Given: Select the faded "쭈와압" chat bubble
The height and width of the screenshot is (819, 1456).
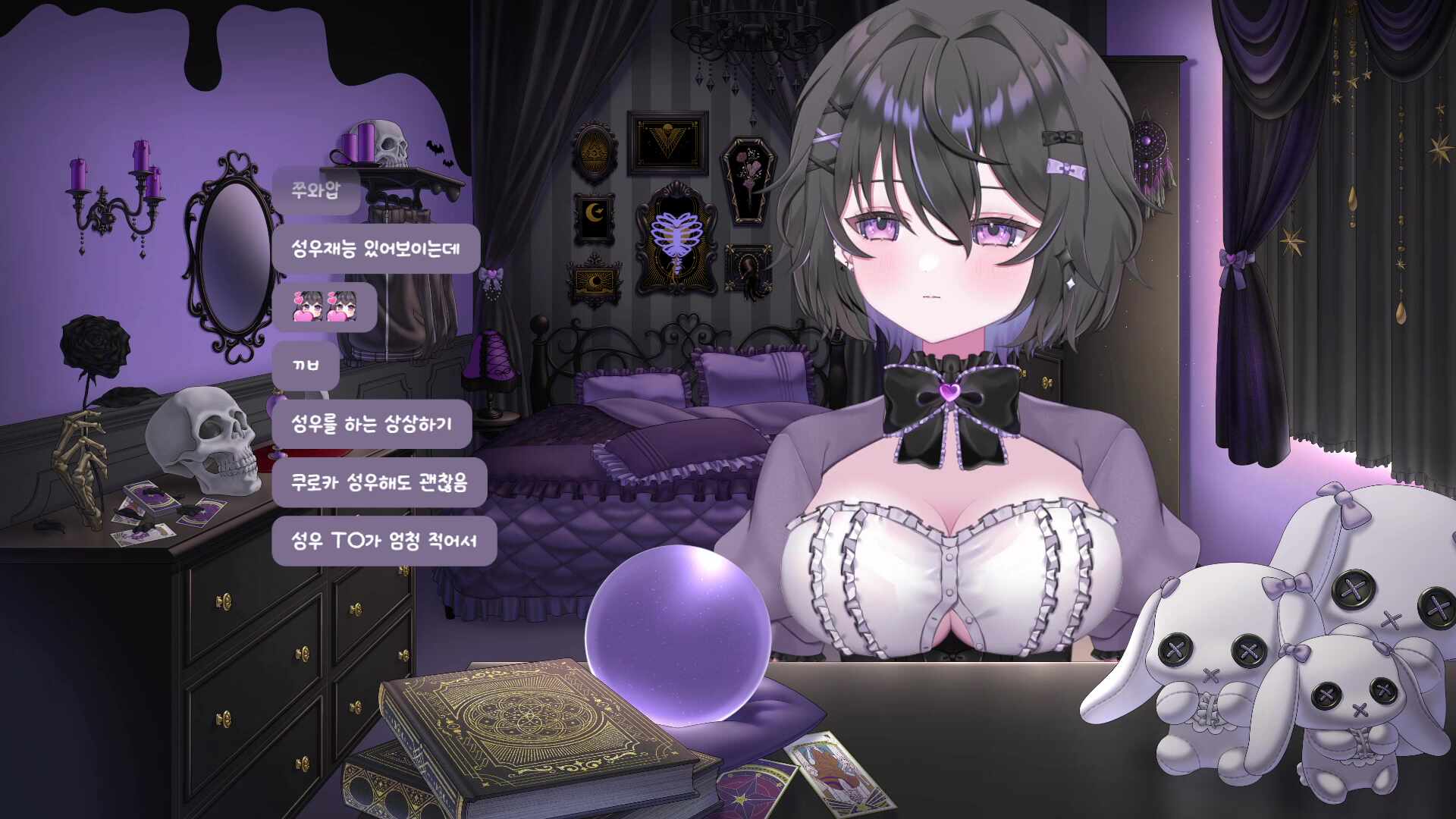Looking at the screenshot, I should click(x=316, y=190).
